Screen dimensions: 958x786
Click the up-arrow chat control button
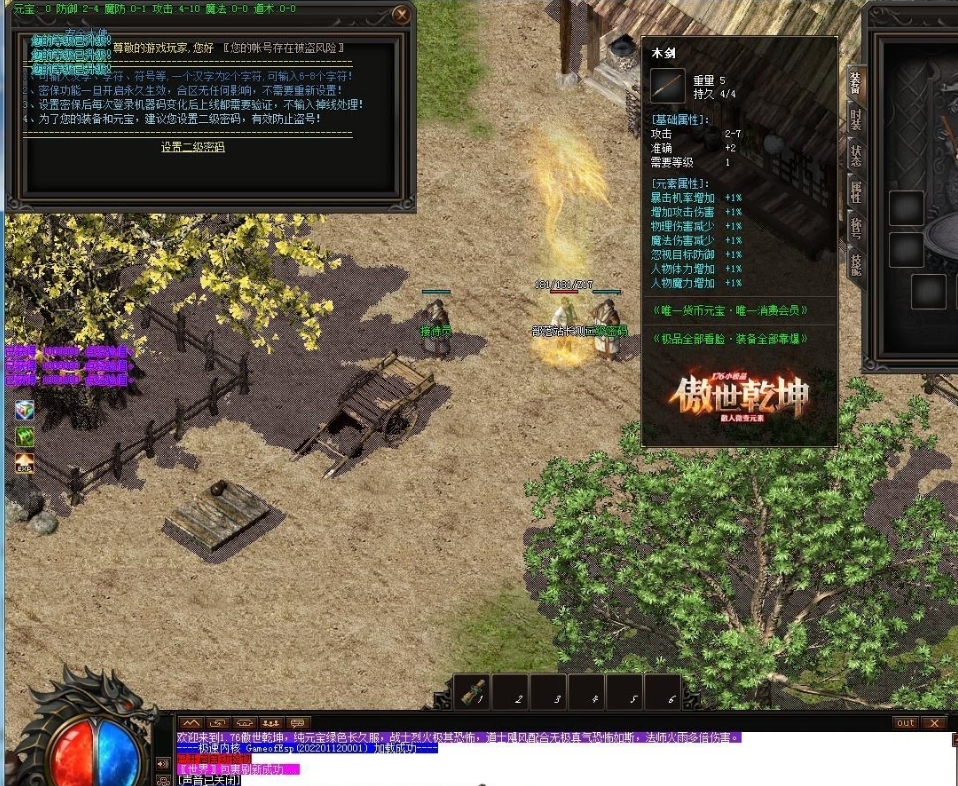190,723
